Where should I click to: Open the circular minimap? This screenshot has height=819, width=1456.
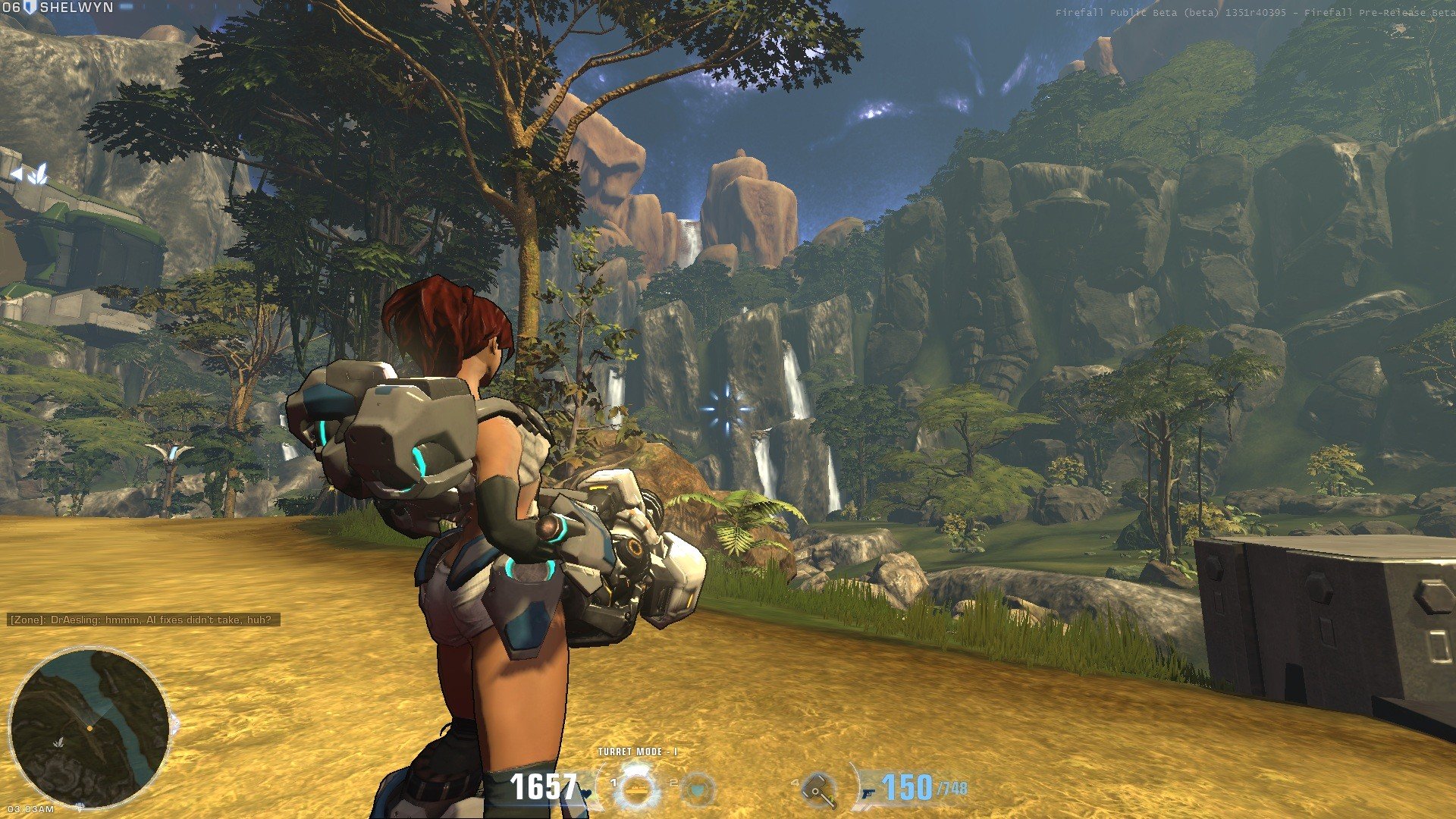pos(89,728)
